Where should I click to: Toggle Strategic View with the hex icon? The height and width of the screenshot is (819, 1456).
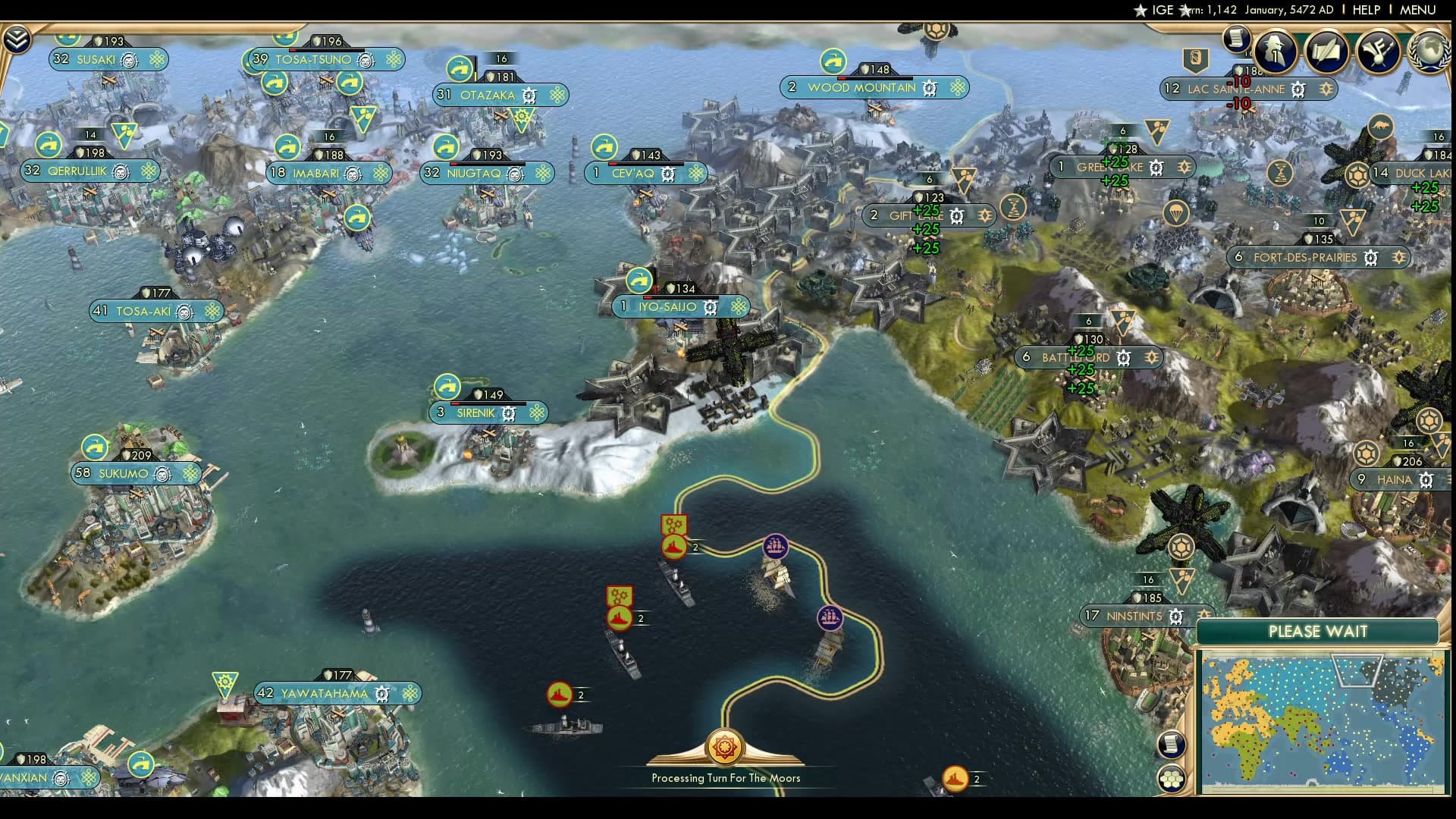1172,778
